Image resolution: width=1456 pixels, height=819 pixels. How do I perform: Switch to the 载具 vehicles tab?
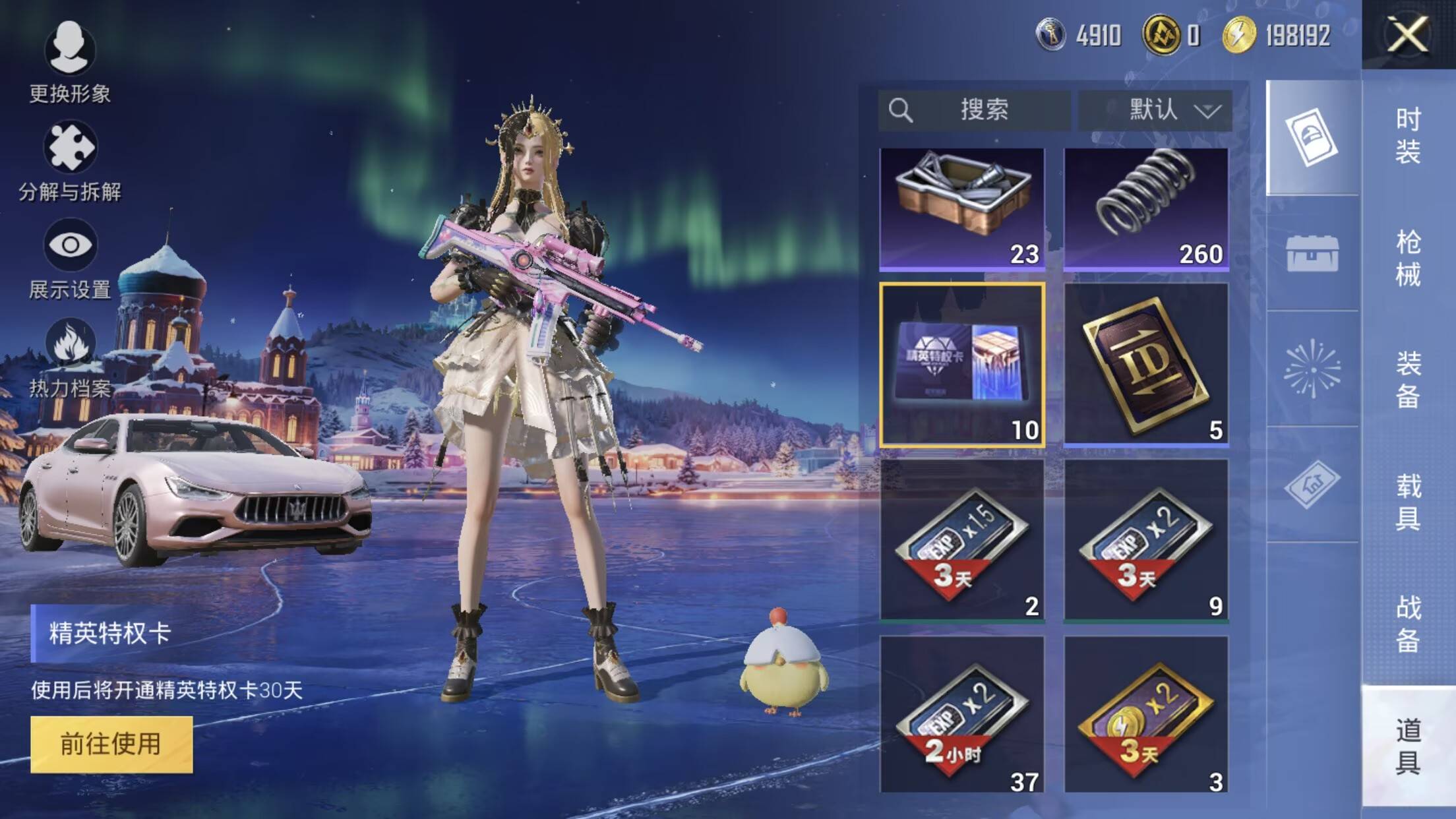click(x=1408, y=502)
